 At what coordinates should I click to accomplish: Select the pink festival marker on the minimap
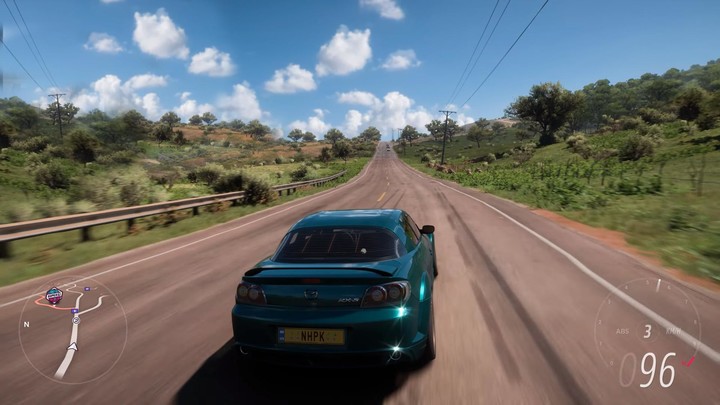tap(54, 295)
